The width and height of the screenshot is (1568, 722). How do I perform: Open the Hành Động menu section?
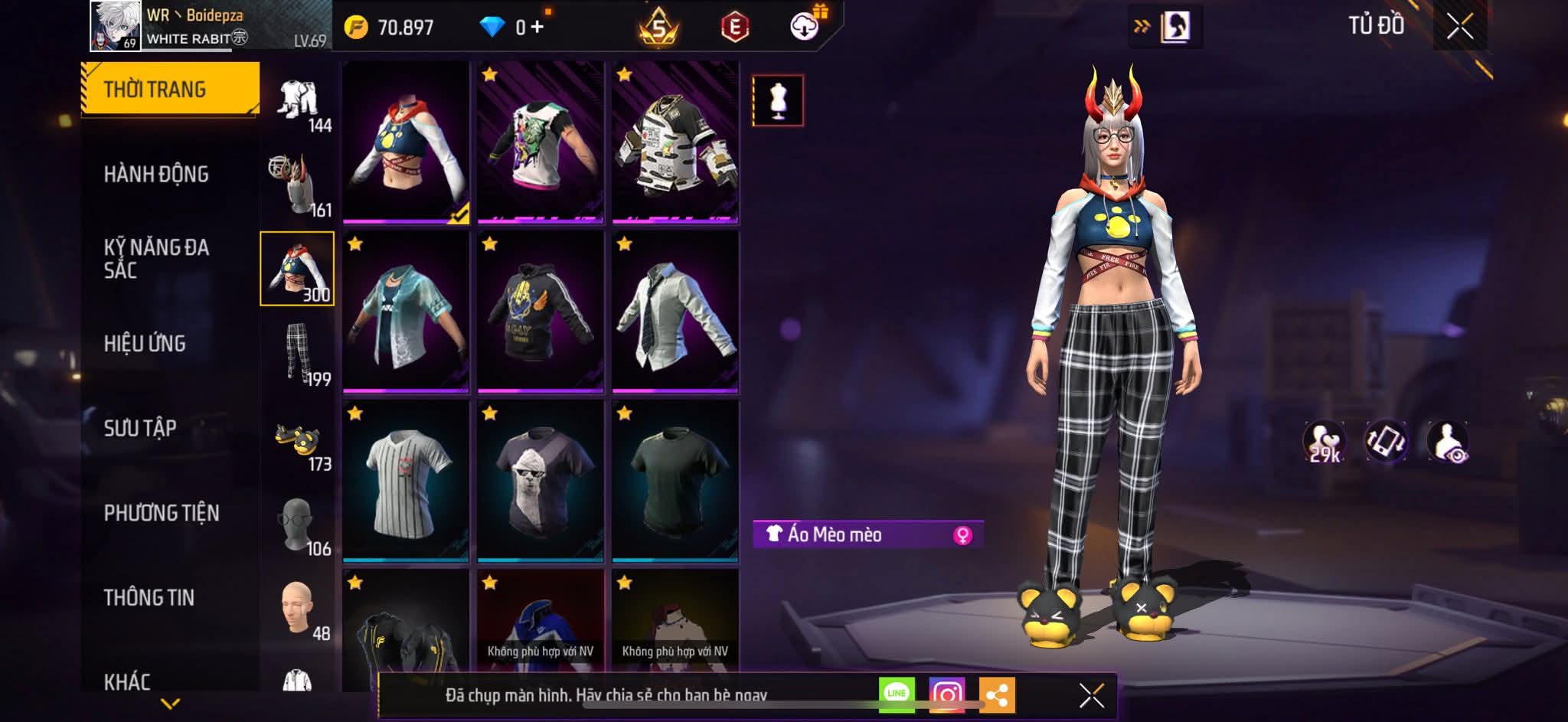coord(156,175)
